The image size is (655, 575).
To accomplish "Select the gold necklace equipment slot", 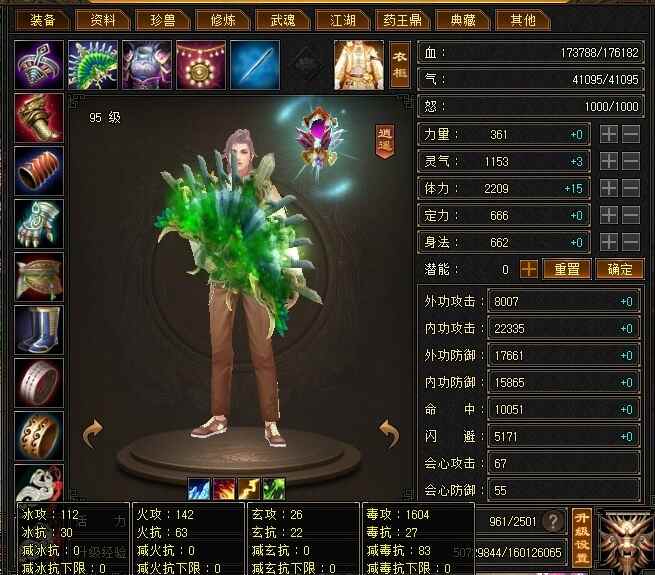I will 201,65.
